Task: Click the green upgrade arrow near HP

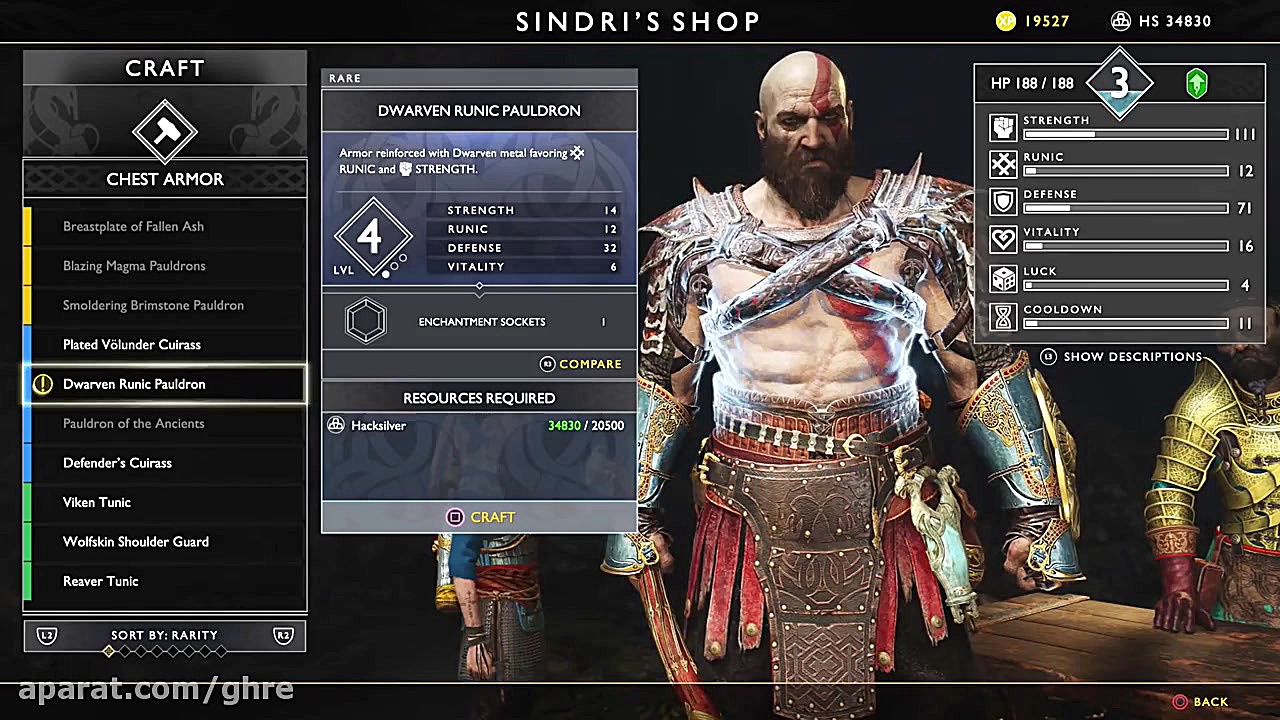Action: point(1197,83)
